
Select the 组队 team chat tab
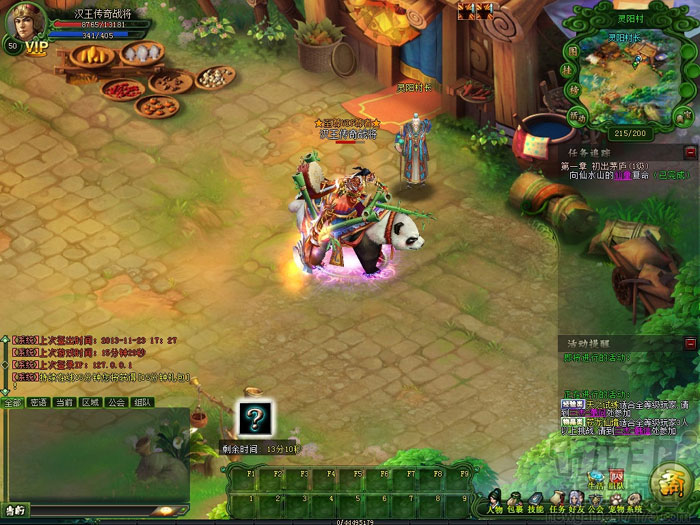[142, 402]
